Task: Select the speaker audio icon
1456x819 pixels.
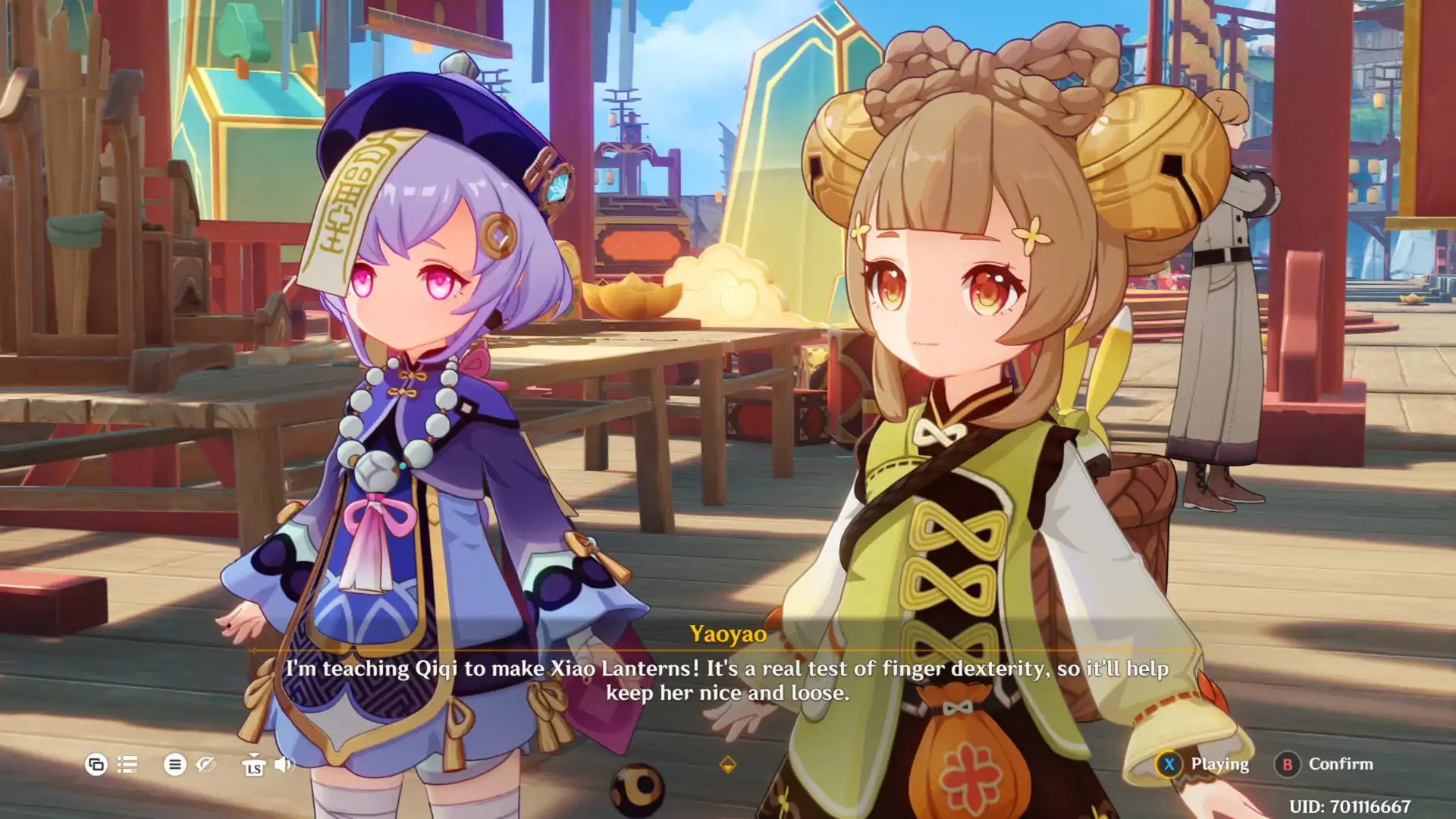Action: pos(282,766)
